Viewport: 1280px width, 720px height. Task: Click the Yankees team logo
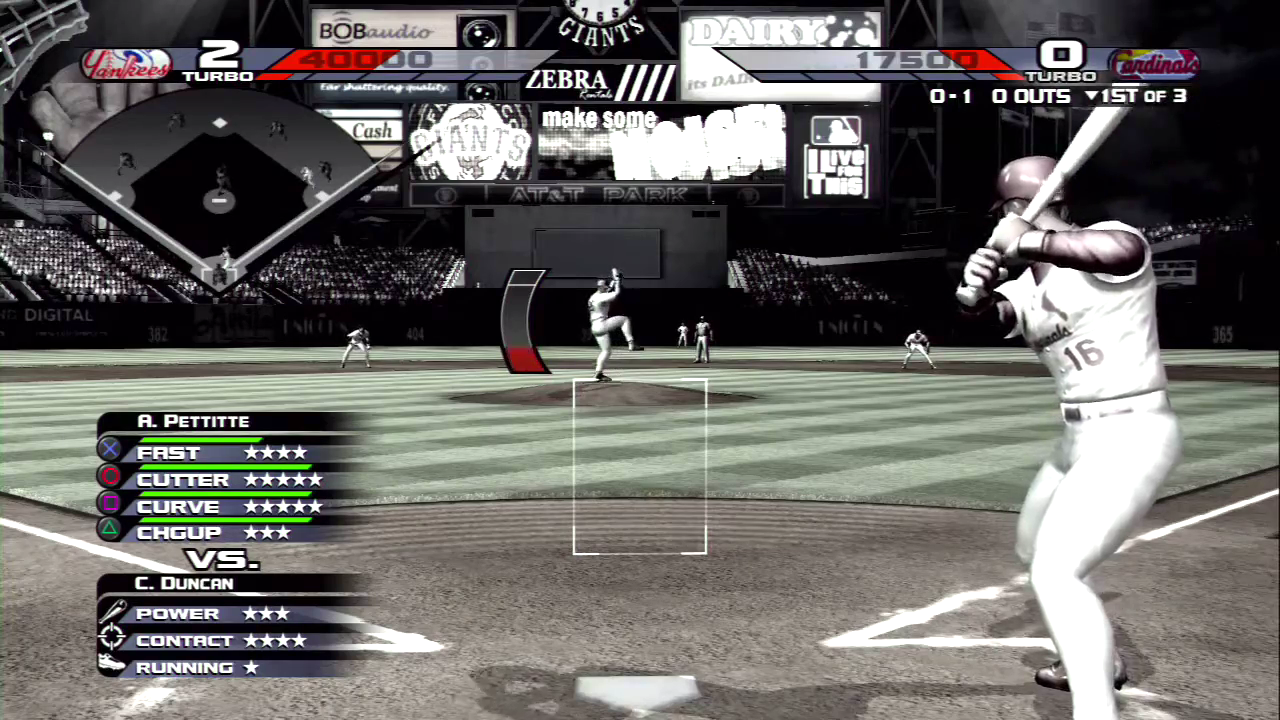coord(126,65)
